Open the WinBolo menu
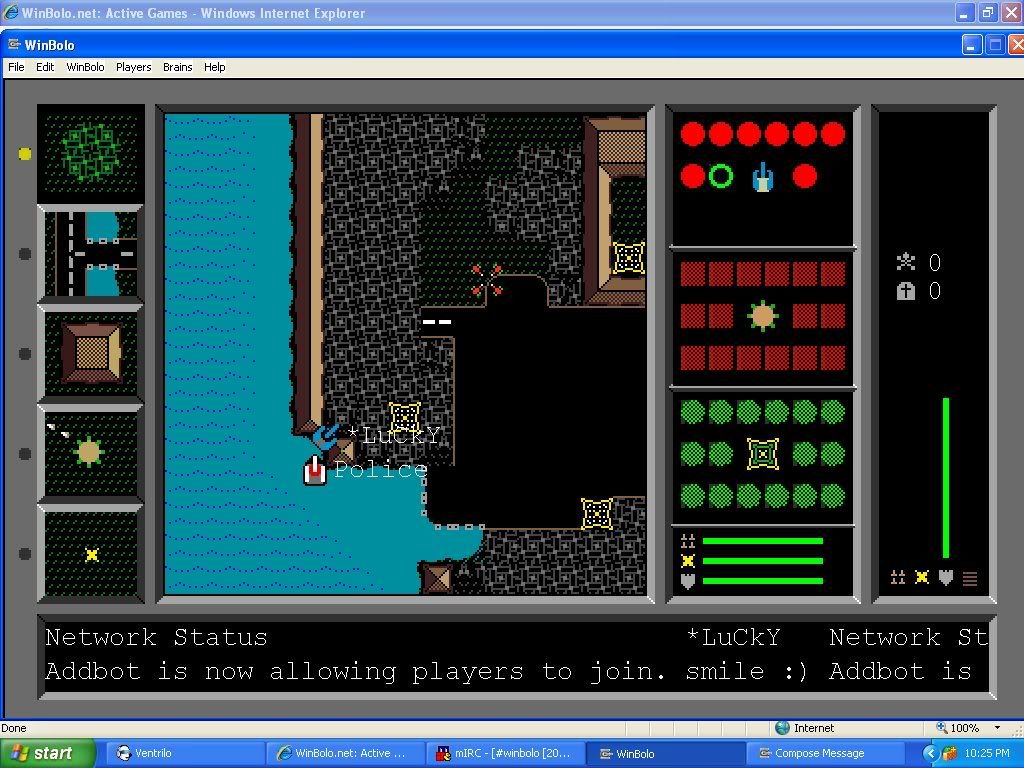The height and width of the screenshot is (768, 1024). tap(85, 67)
